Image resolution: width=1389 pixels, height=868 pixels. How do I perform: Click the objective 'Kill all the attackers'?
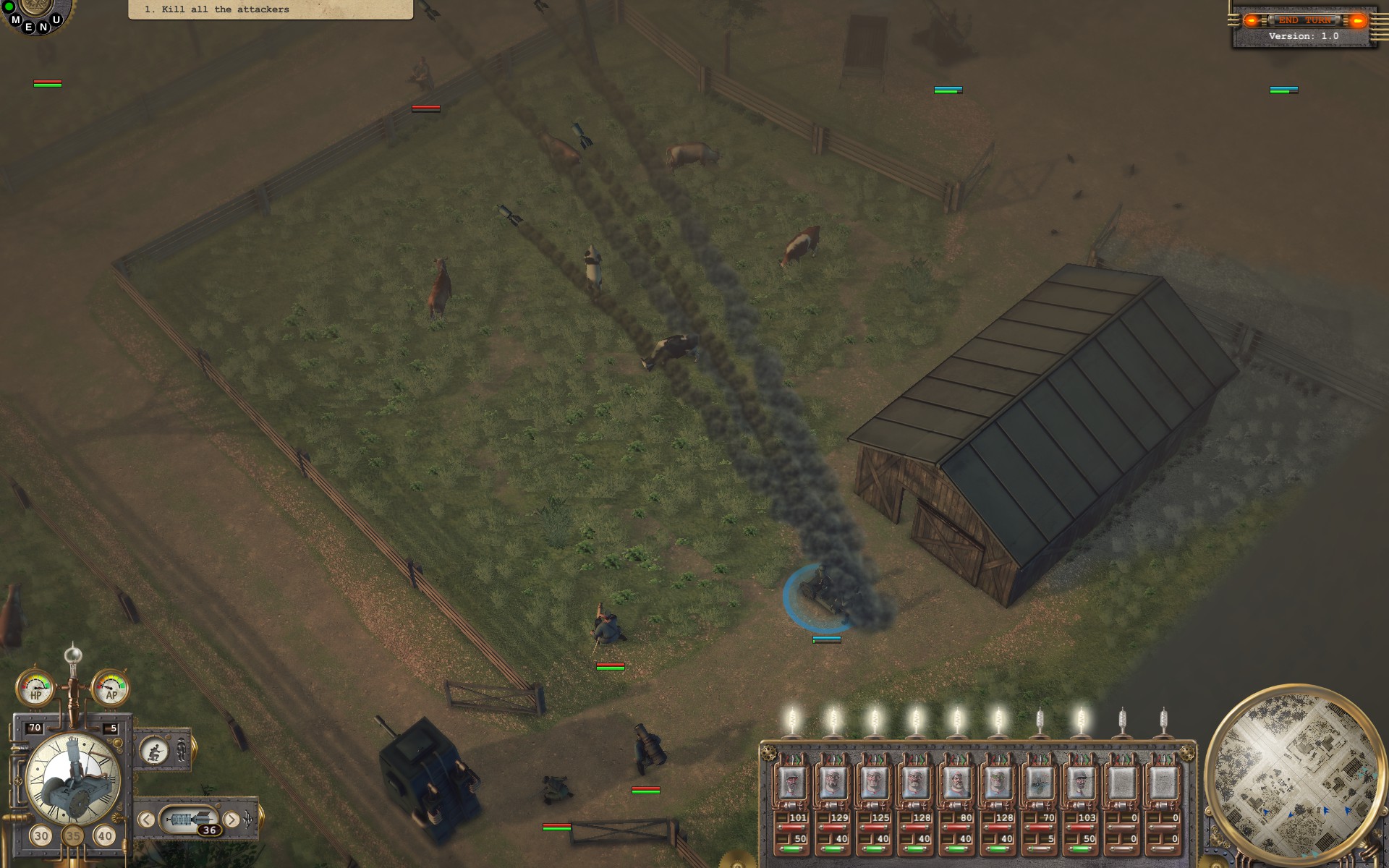(217, 9)
